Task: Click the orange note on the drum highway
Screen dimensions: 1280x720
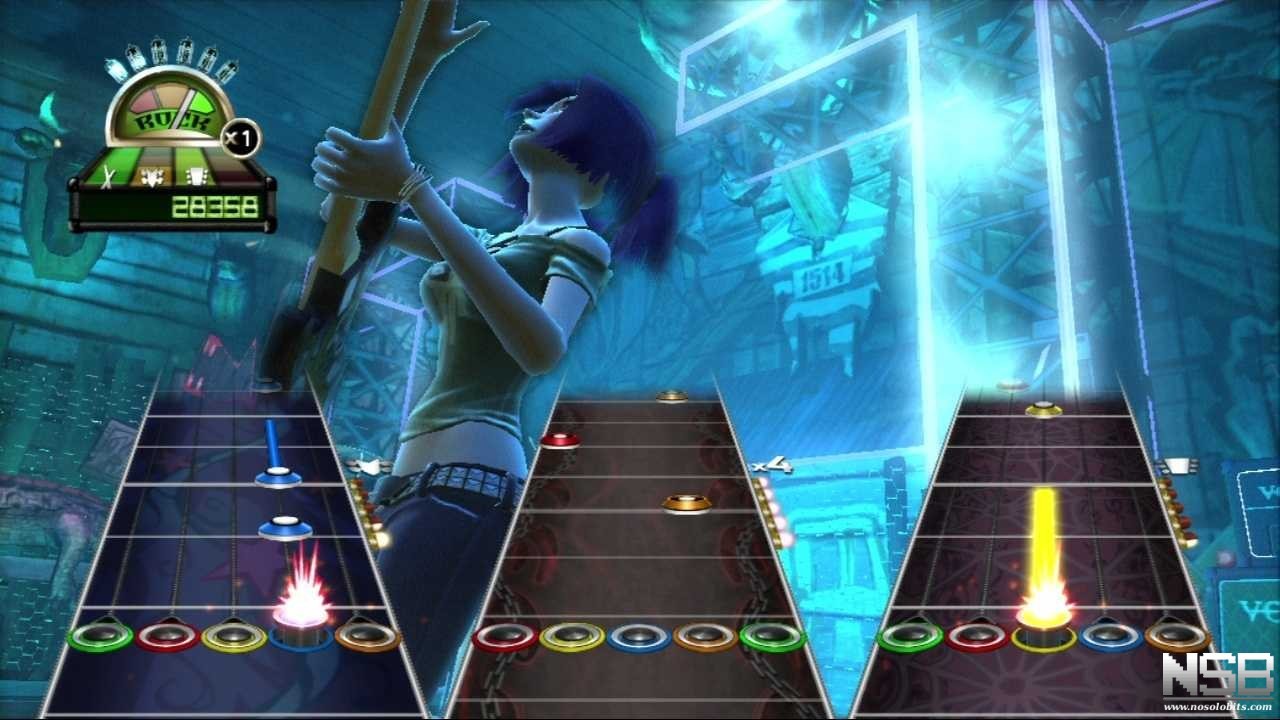Action: [687, 503]
